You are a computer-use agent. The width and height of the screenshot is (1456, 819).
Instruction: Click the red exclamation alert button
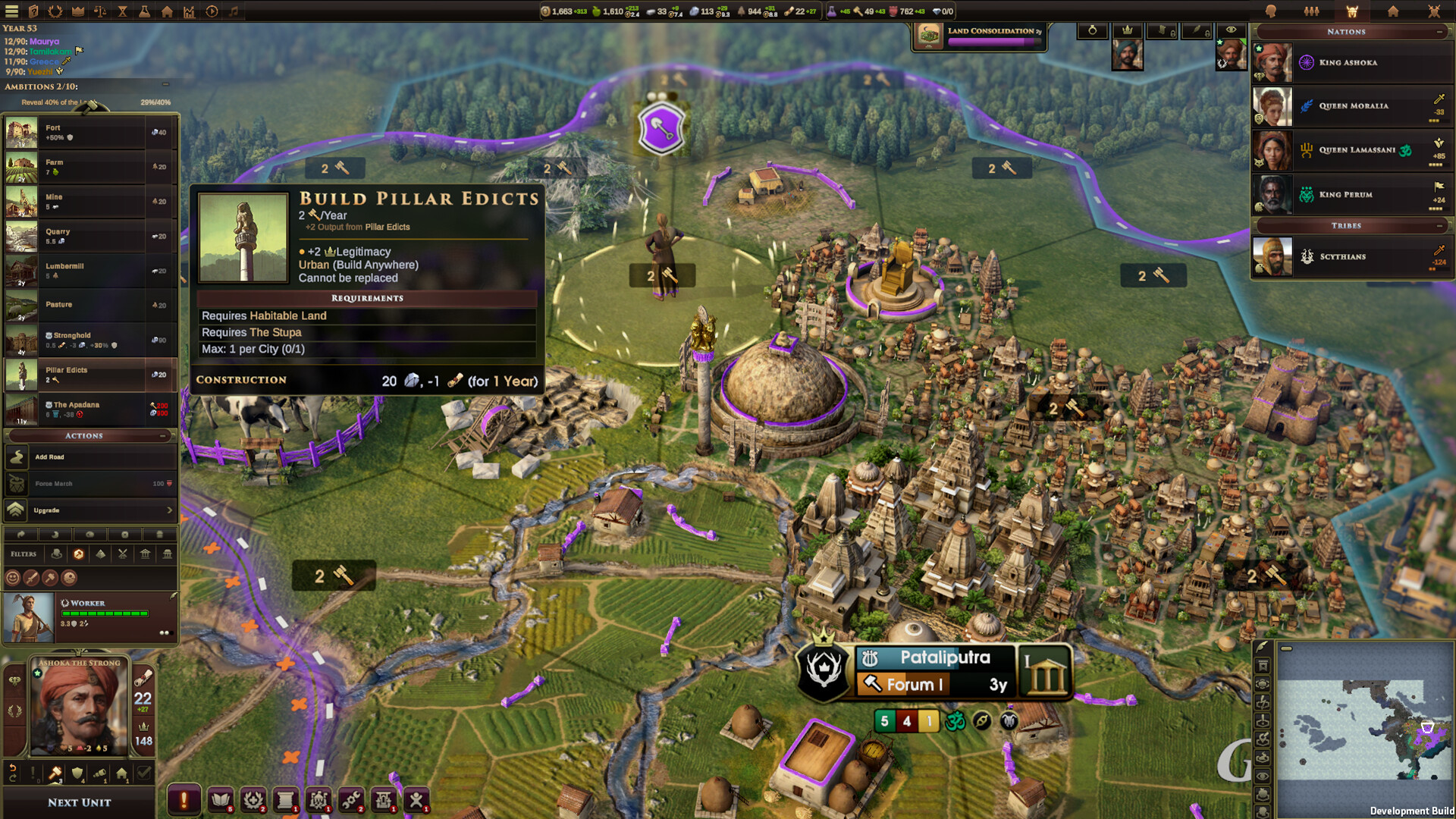pos(184,799)
